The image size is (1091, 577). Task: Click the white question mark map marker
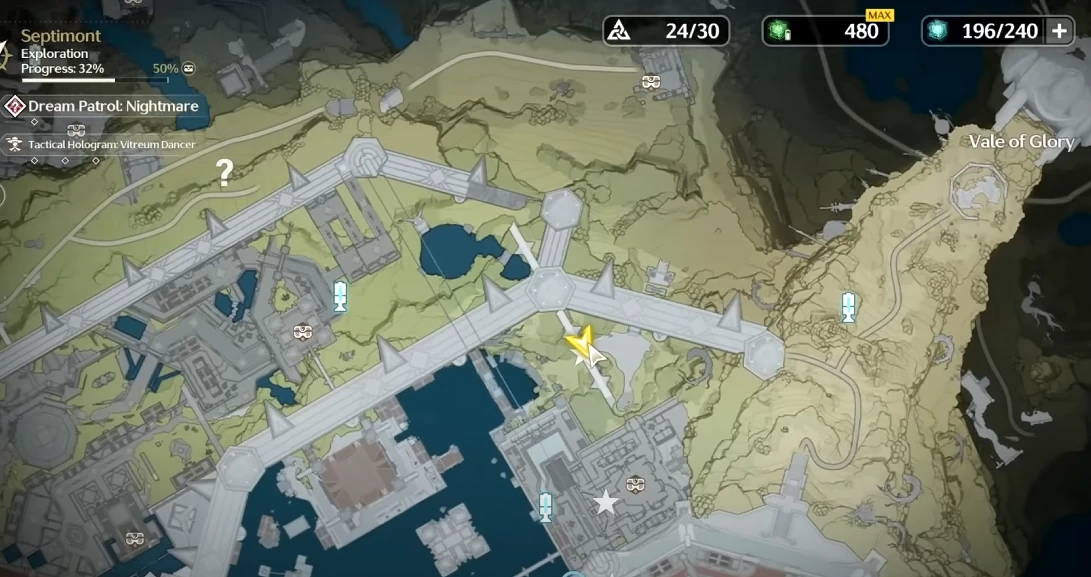click(x=225, y=174)
